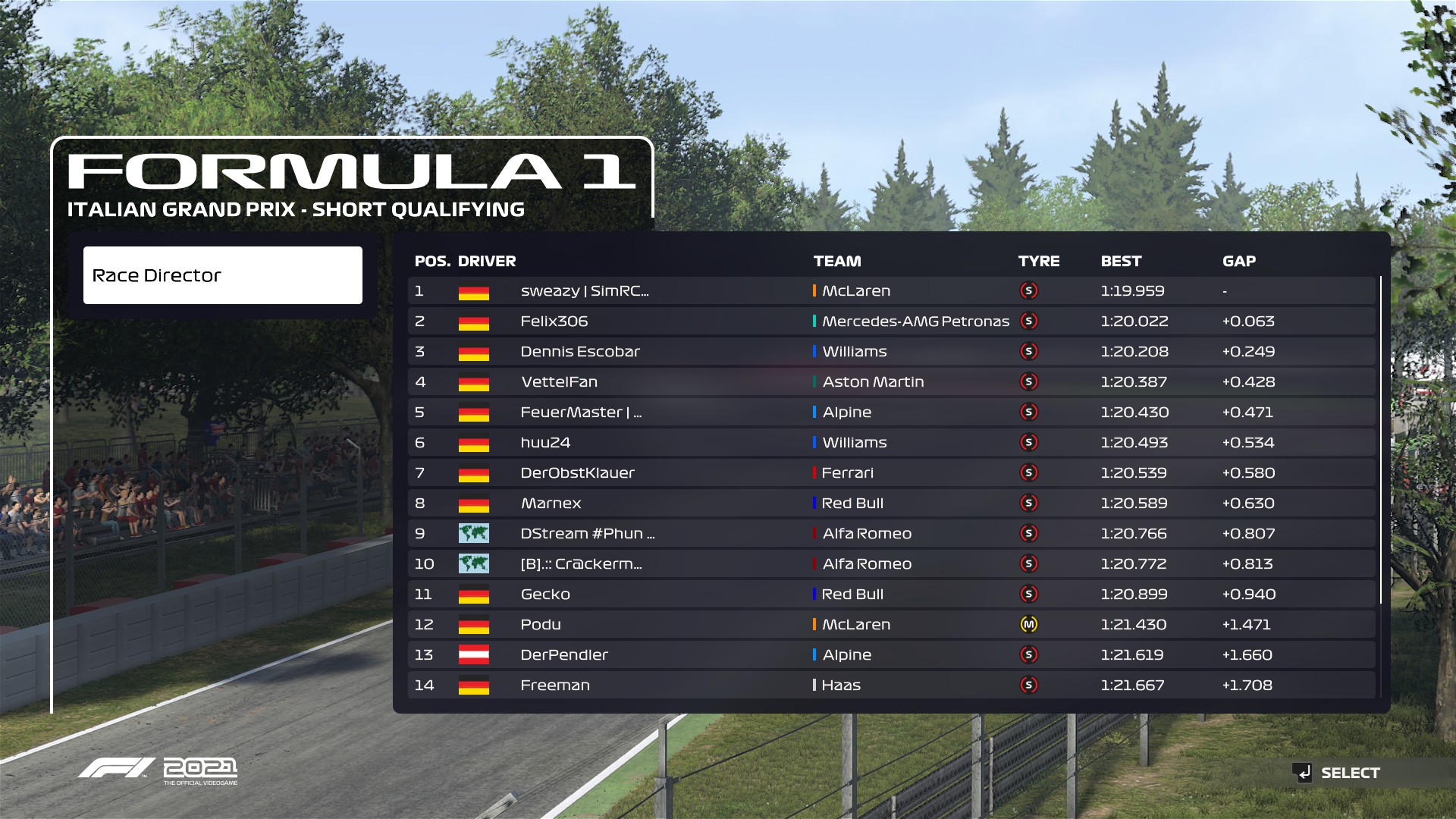
Task: Select the DerPendler Alpine row
Action: pos(564,655)
